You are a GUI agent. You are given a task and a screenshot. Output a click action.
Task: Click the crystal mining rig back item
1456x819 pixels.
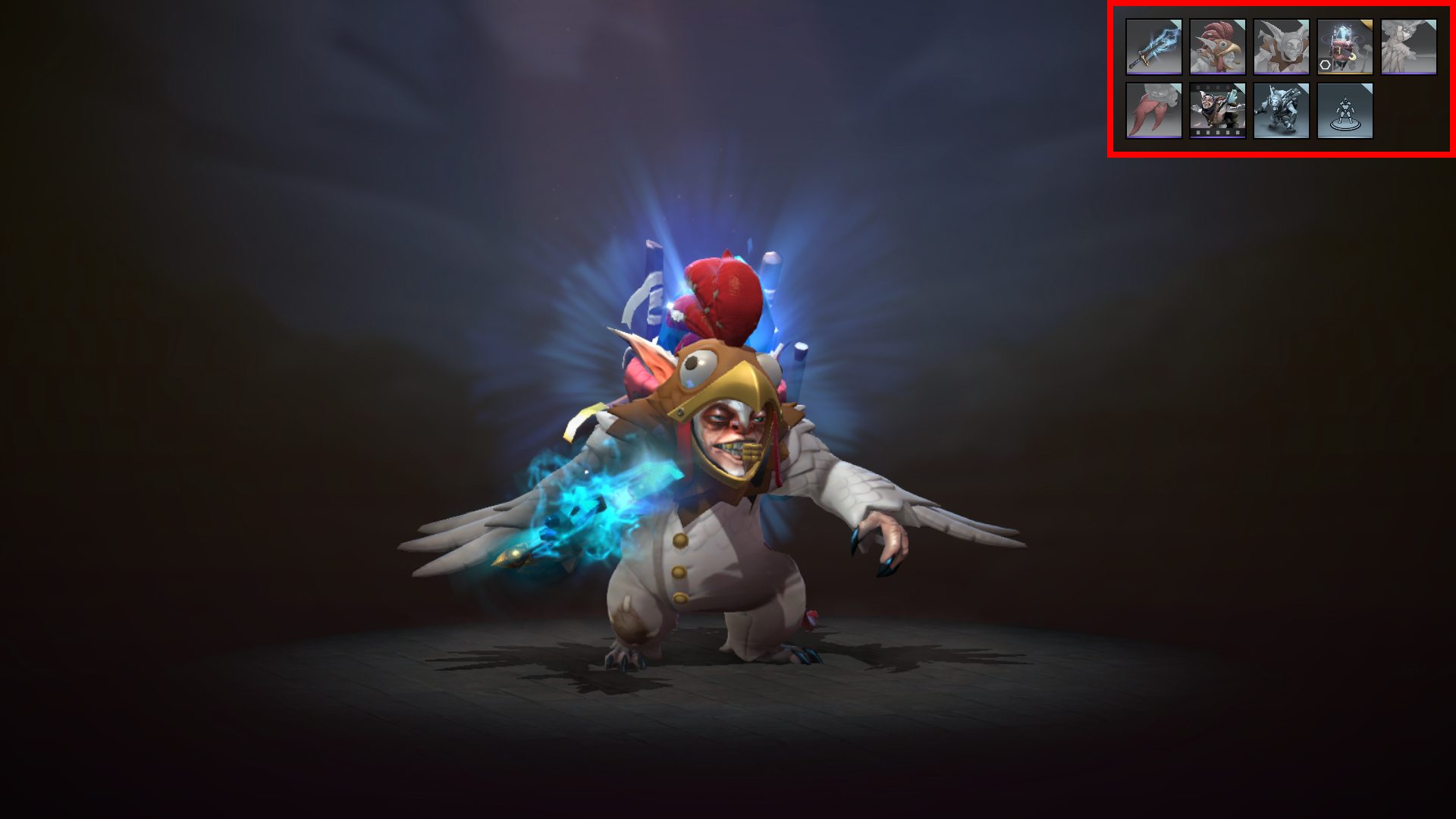point(1344,46)
